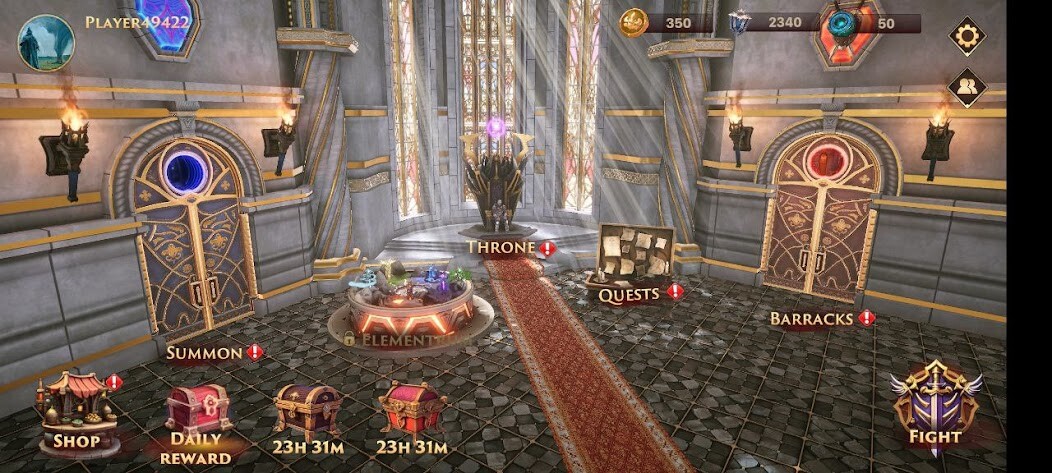Open the friends icon below the gear
Screen dimensions: 1052x473
click(967, 87)
